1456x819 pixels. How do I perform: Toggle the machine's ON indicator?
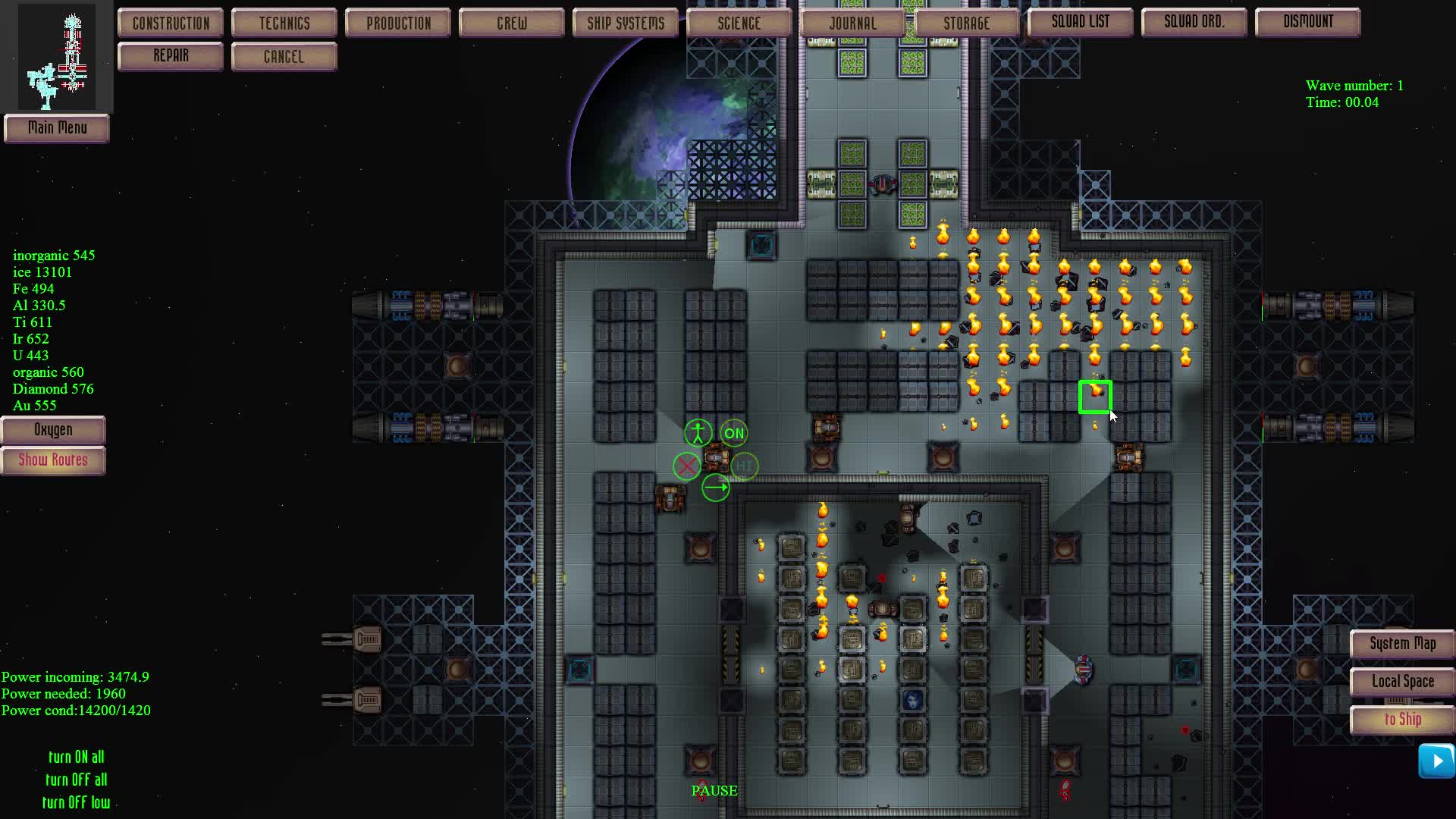click(x=733, y=433)
